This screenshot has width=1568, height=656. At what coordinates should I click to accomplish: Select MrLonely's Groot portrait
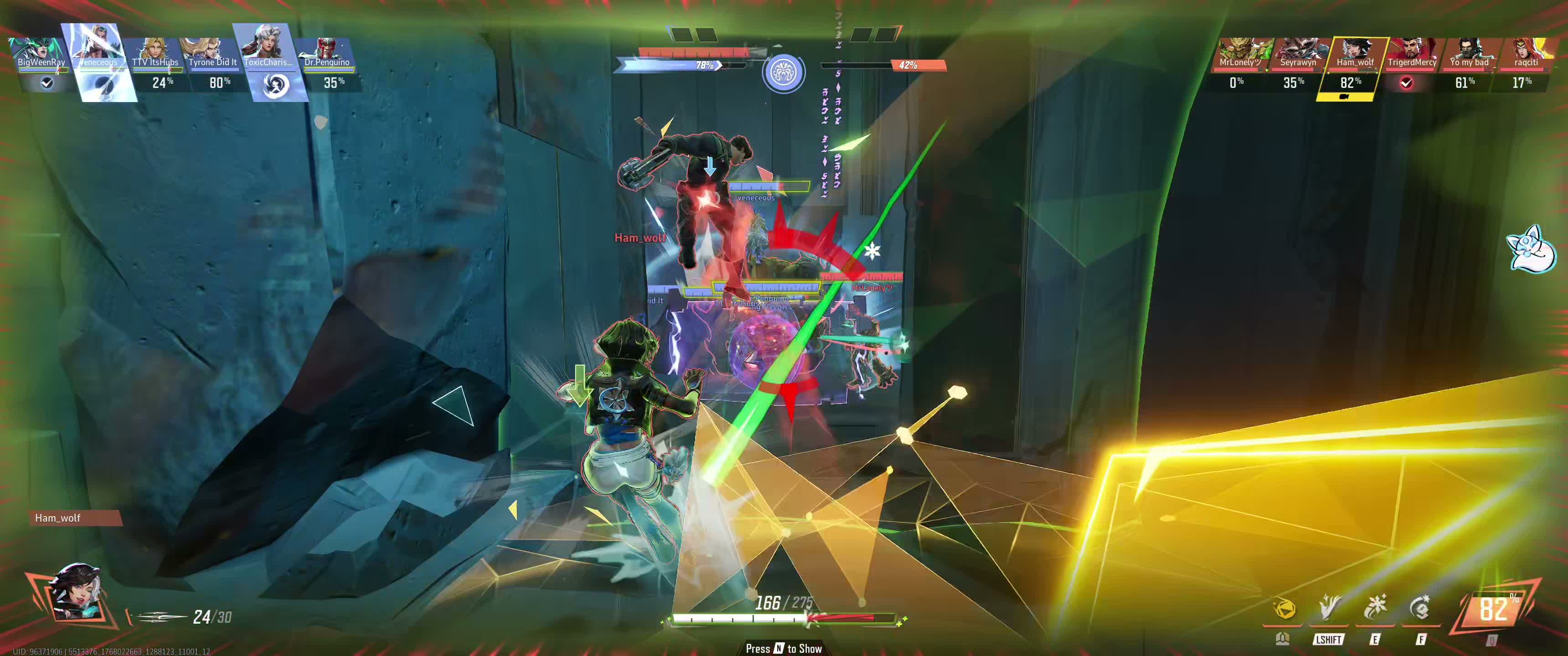coord(1240,52)
